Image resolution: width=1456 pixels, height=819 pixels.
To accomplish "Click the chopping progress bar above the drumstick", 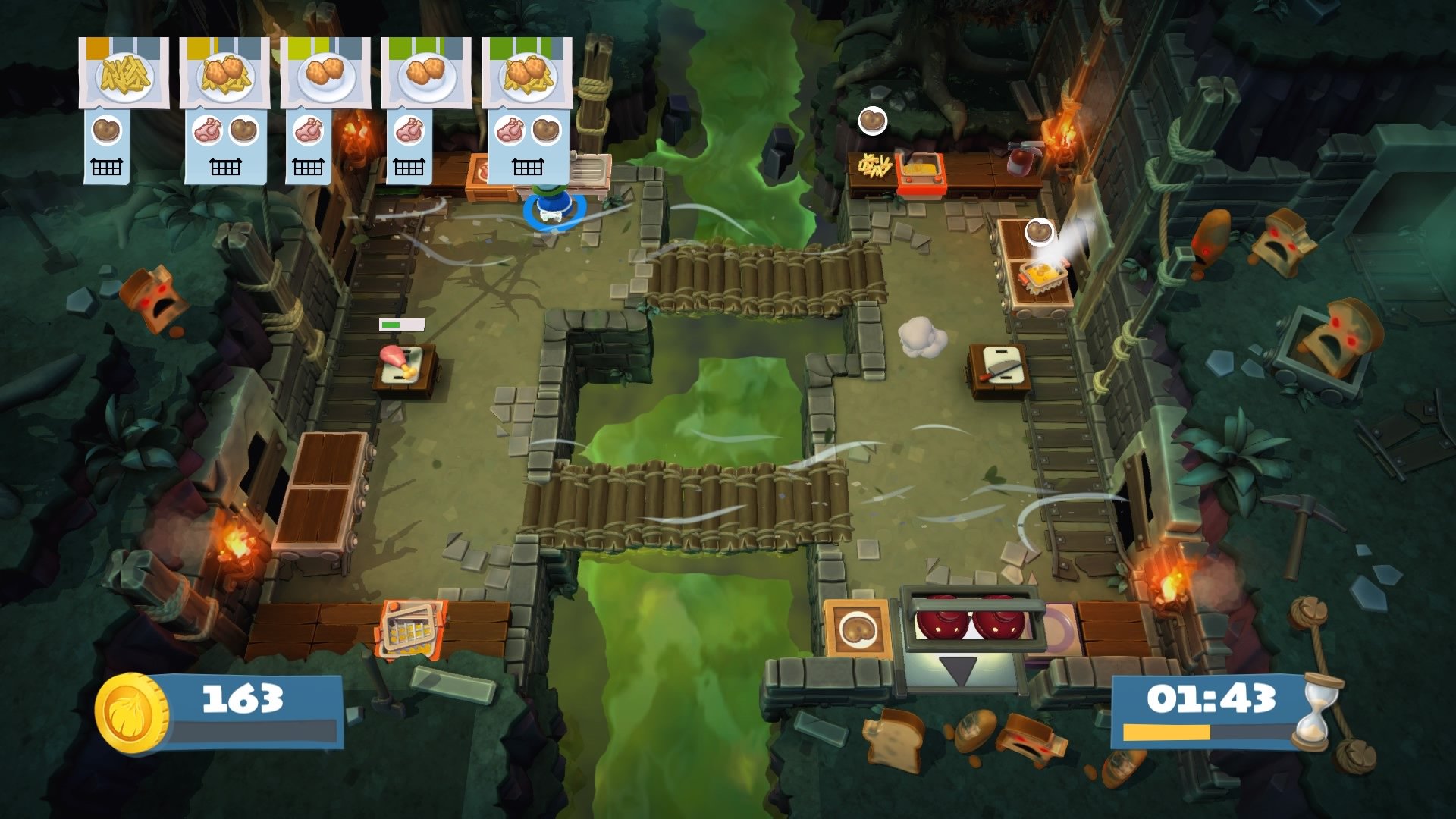I will tap(402, 326).
